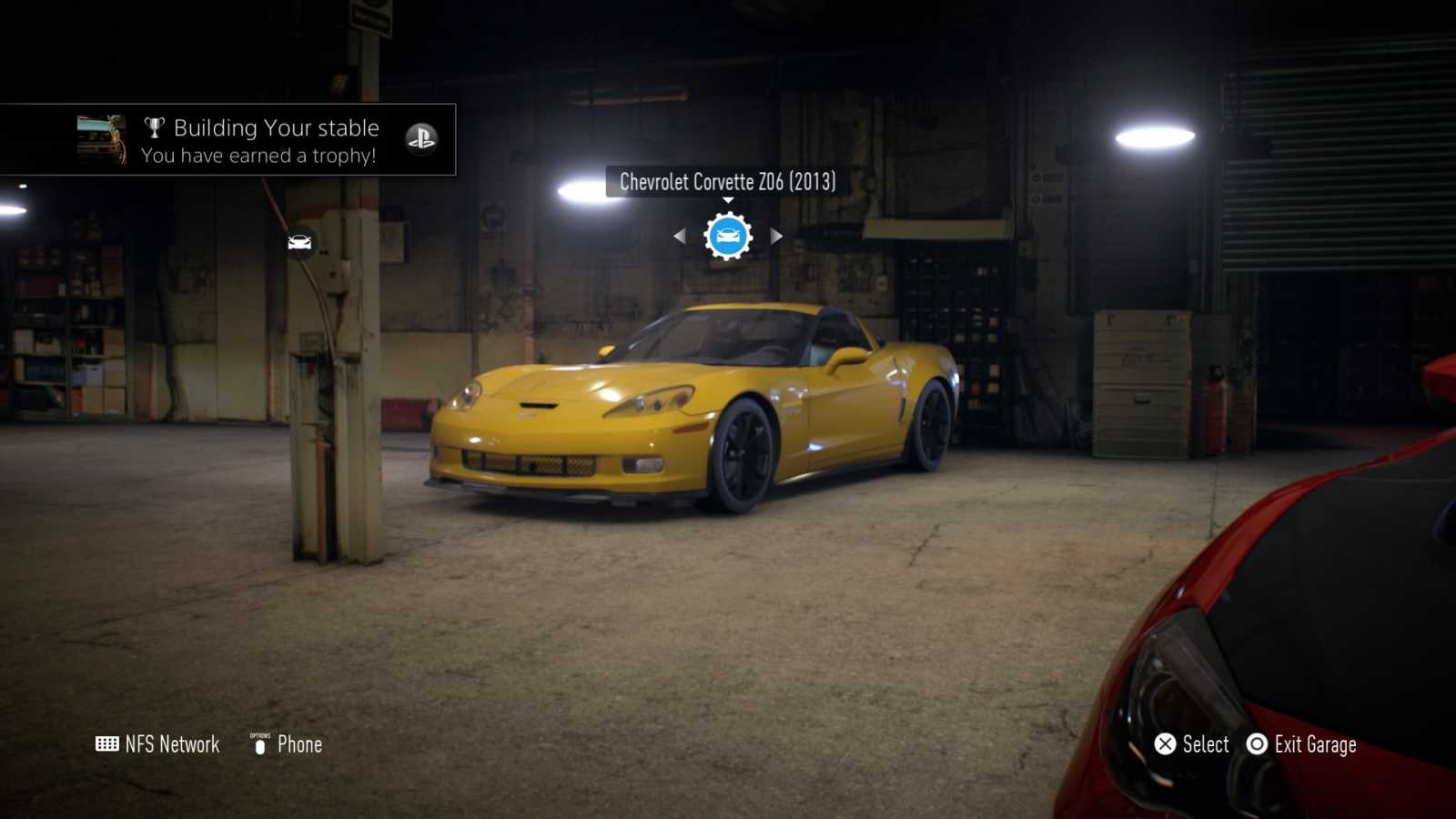The width and height of the screenshot is (1456, 819).
Task: Open the NFS Network option
Action: (157, 744)
